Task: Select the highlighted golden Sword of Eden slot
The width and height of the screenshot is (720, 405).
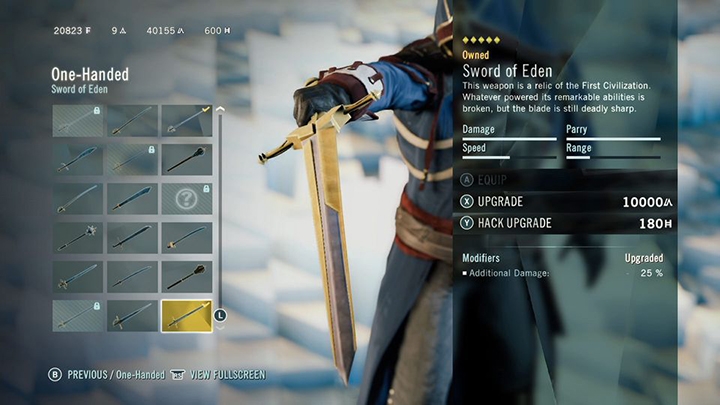Action: click(x=186, y=316)
